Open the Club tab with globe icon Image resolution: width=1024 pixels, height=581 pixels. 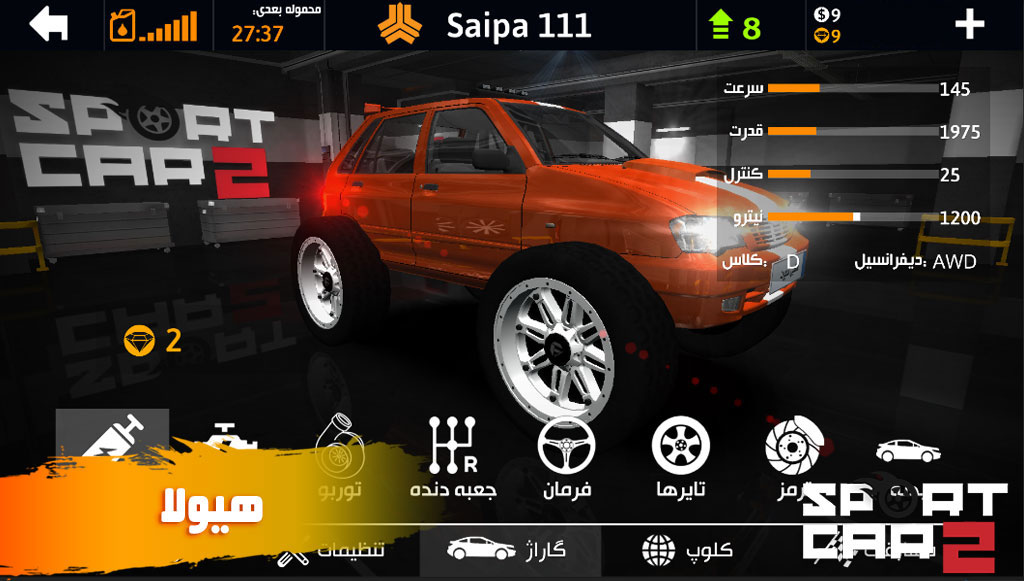pyautogui.click(x=687, y=549)
